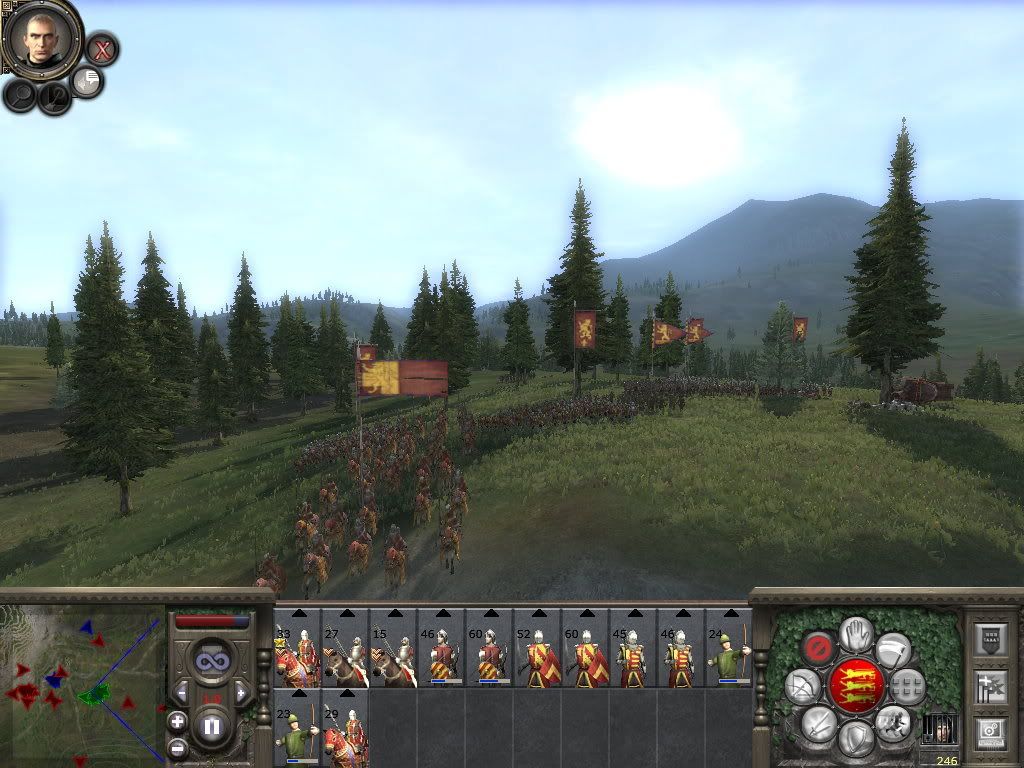Increase the battle speed with plus arrow

point(241,692)
